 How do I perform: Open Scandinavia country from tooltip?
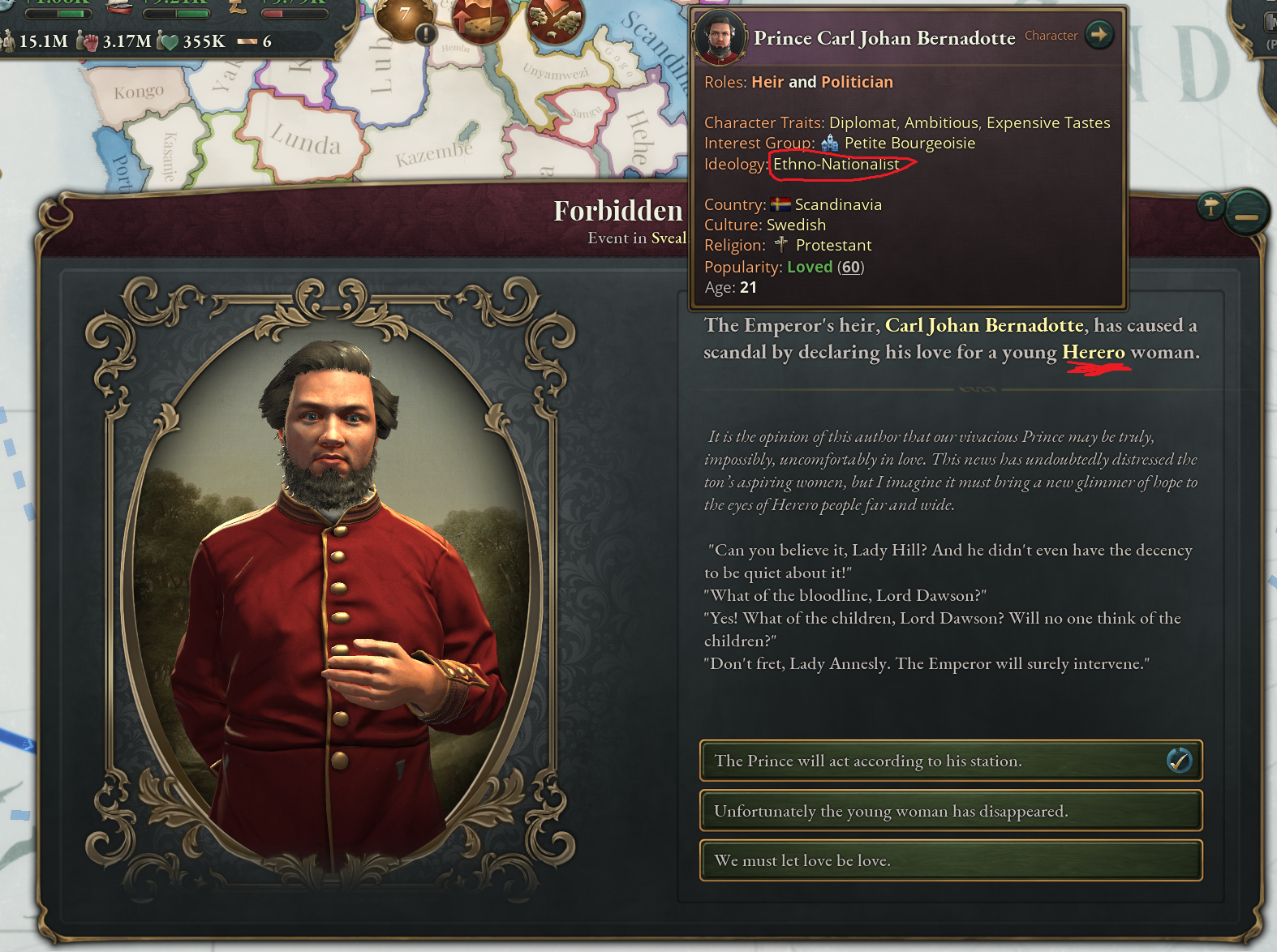(837, 204)
